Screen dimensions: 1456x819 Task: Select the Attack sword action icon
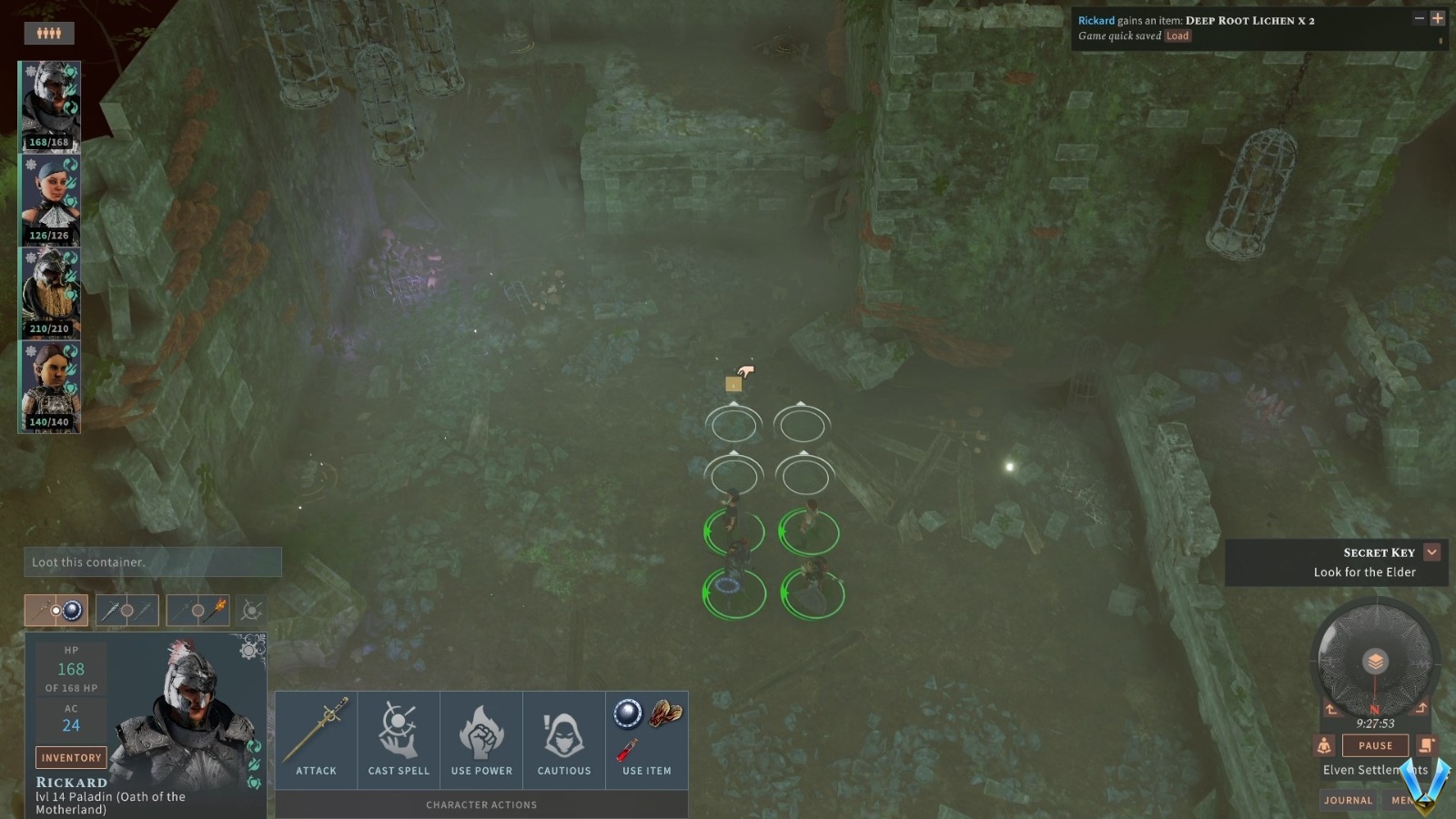[x=317, y=728]
